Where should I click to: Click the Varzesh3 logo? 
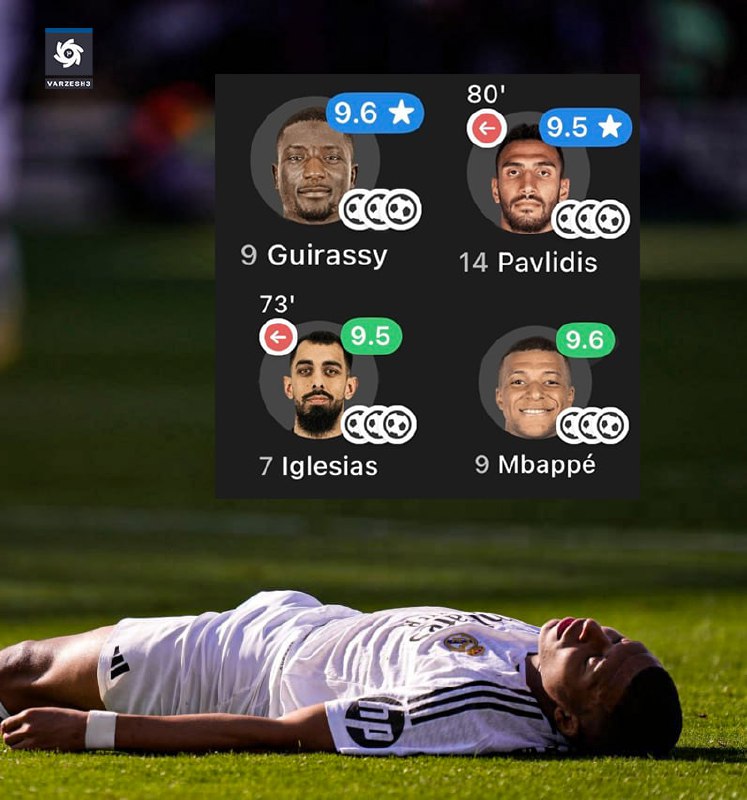[68, 58]
